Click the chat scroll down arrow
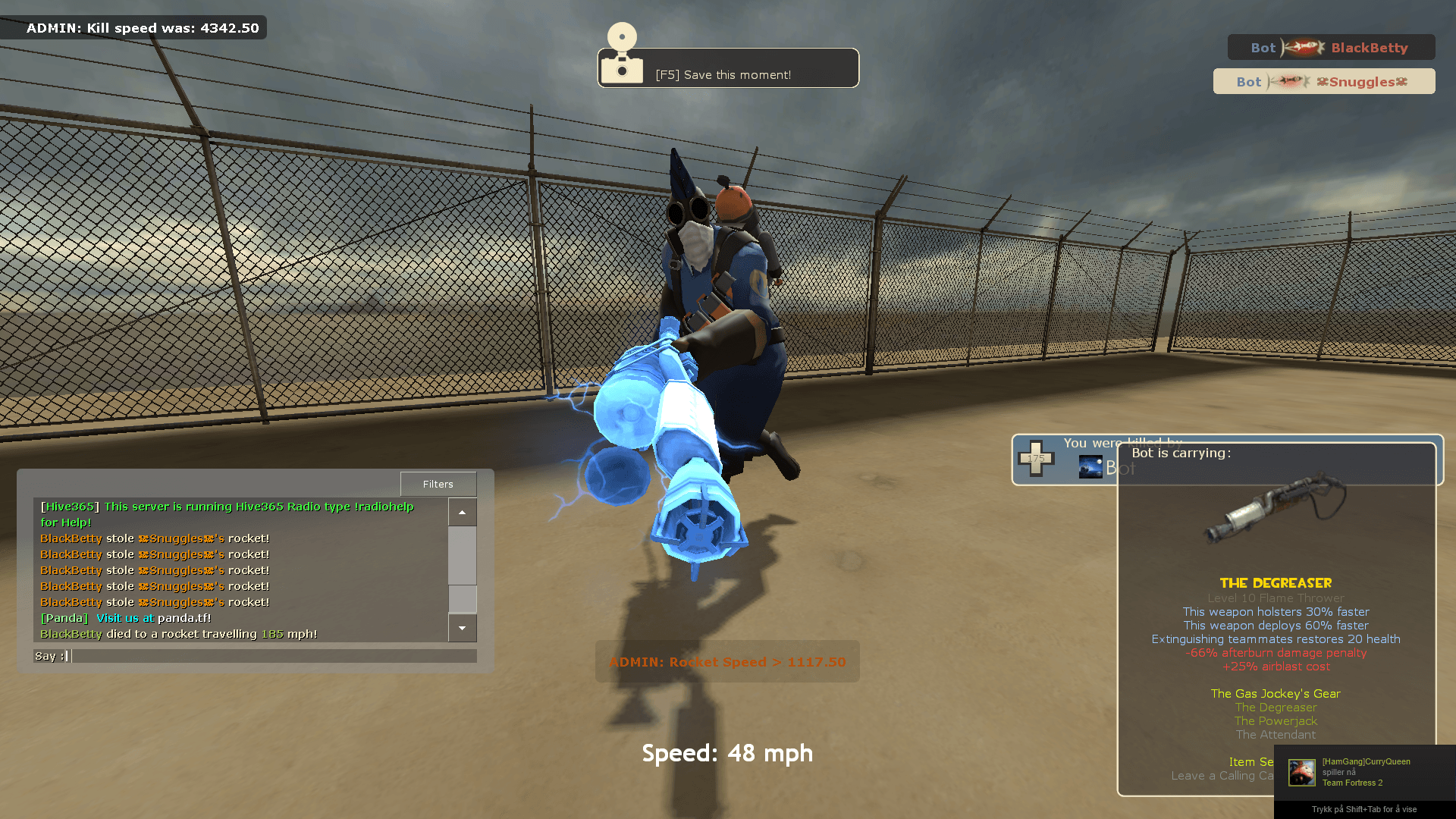1456x819 pixels. coord(462,628)
